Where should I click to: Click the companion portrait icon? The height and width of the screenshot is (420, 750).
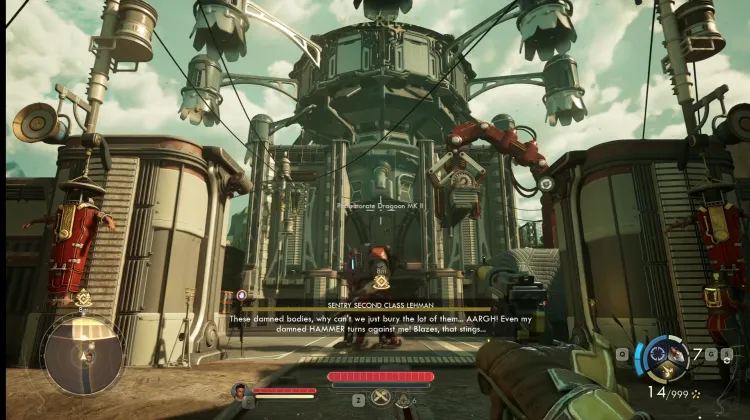click(240, 391)
